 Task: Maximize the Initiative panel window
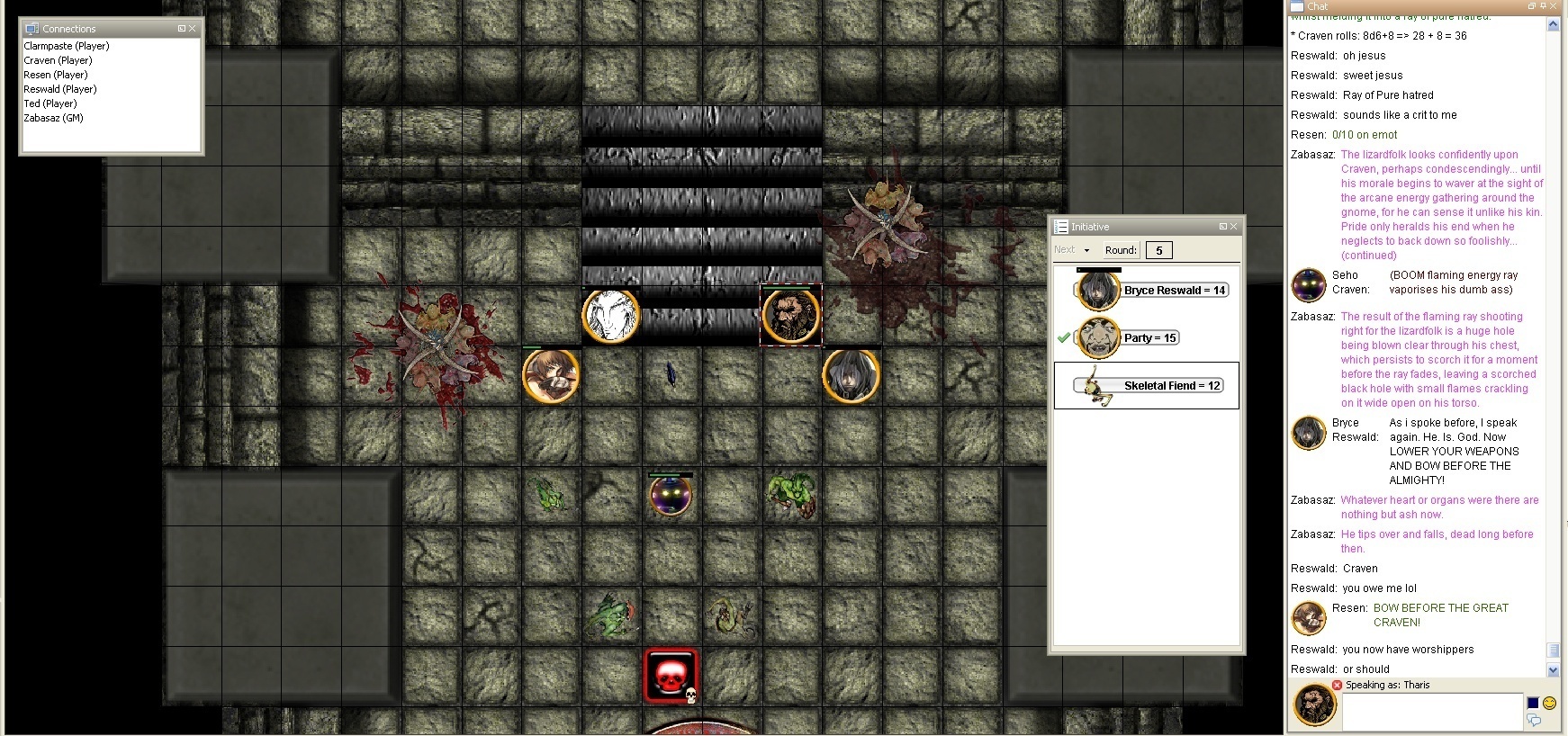coord(1222,227)
